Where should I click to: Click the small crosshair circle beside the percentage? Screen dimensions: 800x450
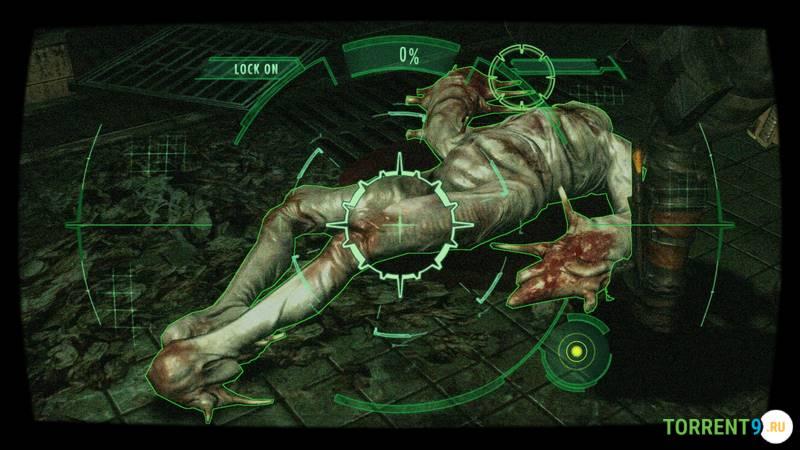(521, 70)
